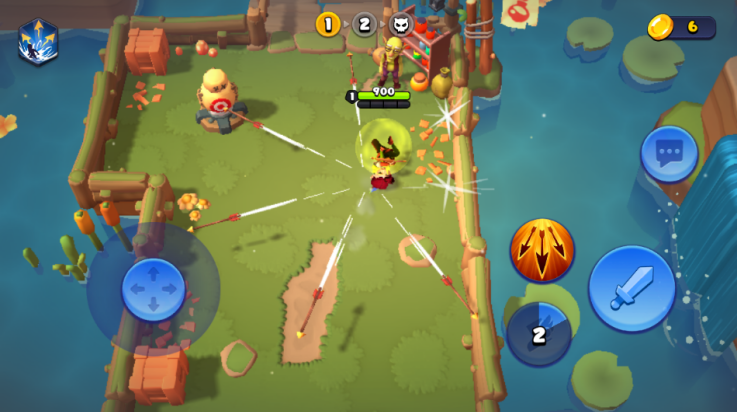Open the hexagonal badge icon with arrows
The width and height of the screenshot is (737, 412).
(x=38, y=42)
